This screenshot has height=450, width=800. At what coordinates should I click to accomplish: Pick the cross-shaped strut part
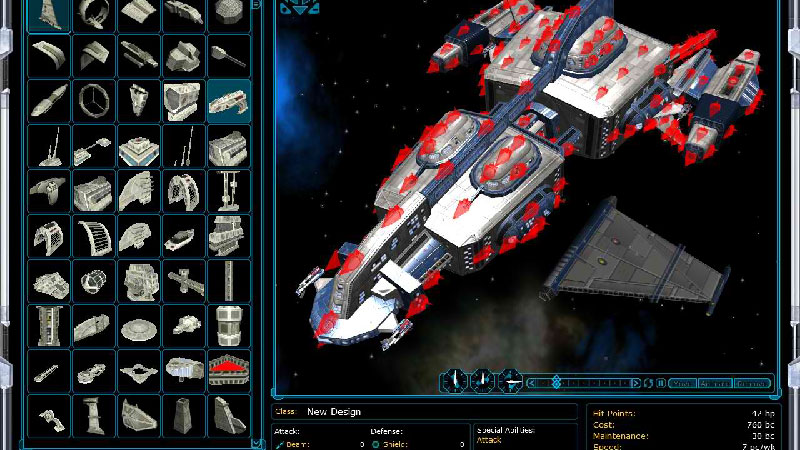[184, 280]
